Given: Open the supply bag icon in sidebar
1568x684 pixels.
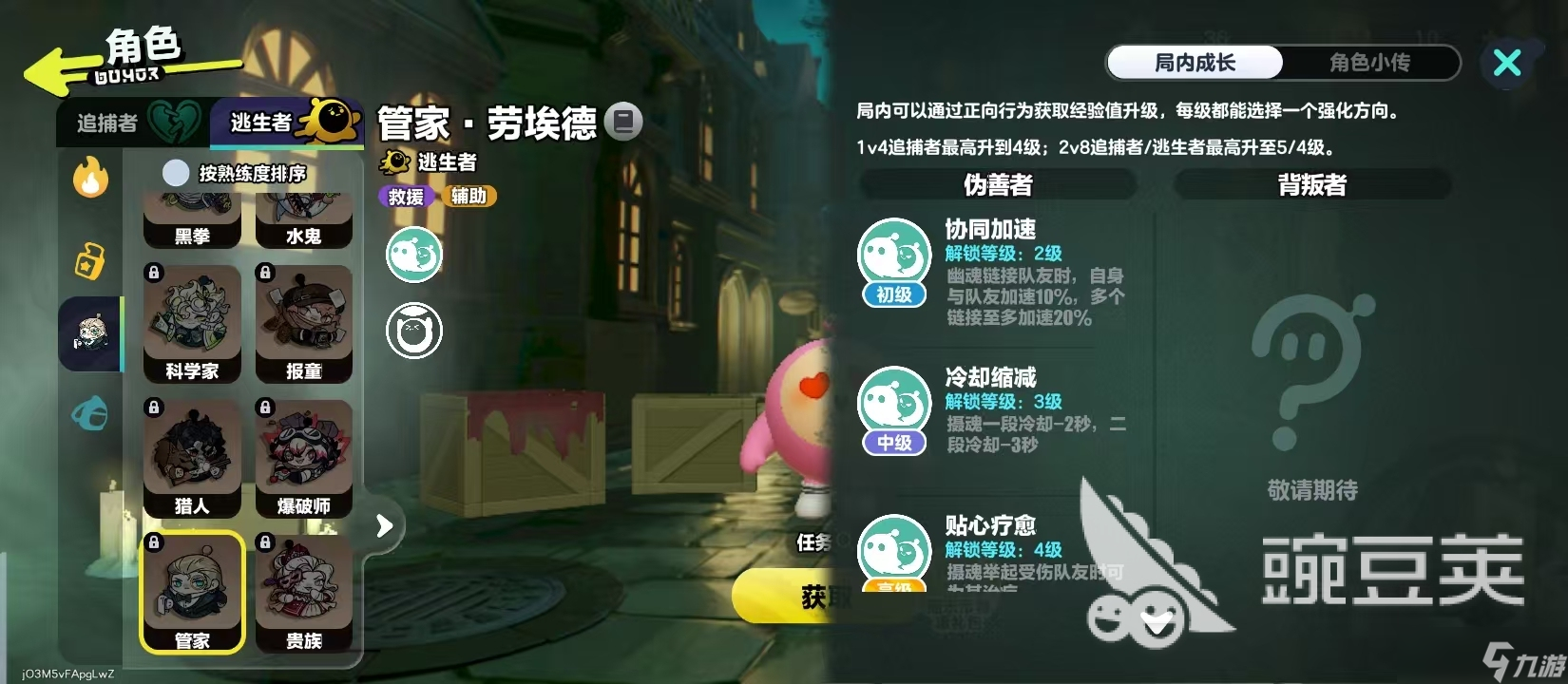Looking at the screenshot, I should click(x=90, y=258).
